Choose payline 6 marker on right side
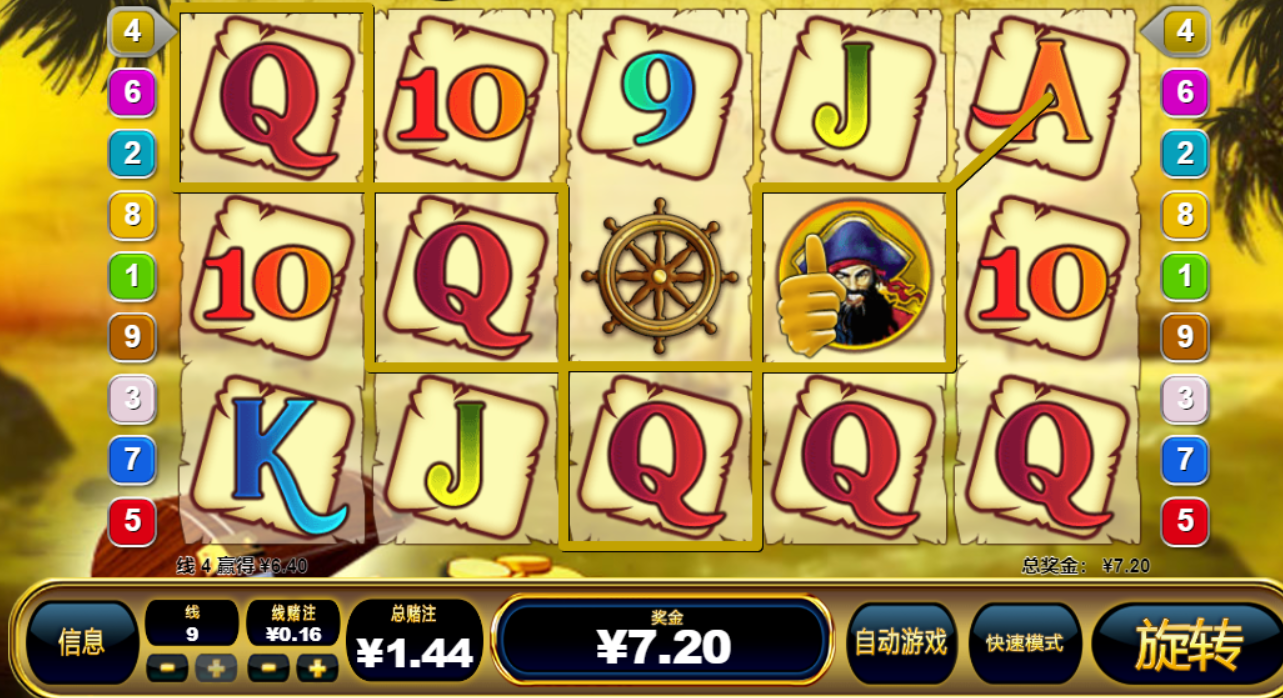 pyautogui.click(x=1185, y=93)
